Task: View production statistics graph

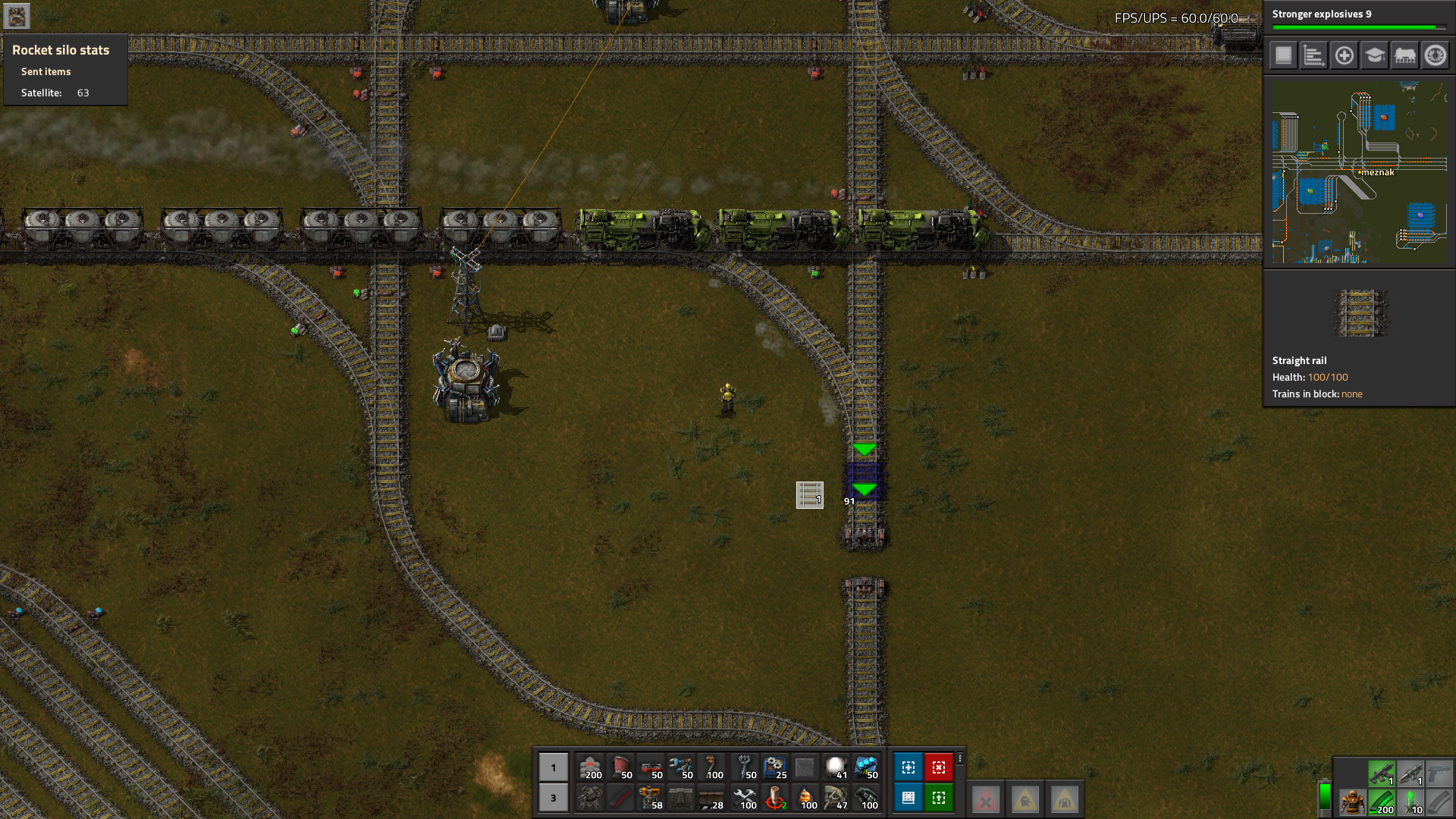Action: [1313, 55]
